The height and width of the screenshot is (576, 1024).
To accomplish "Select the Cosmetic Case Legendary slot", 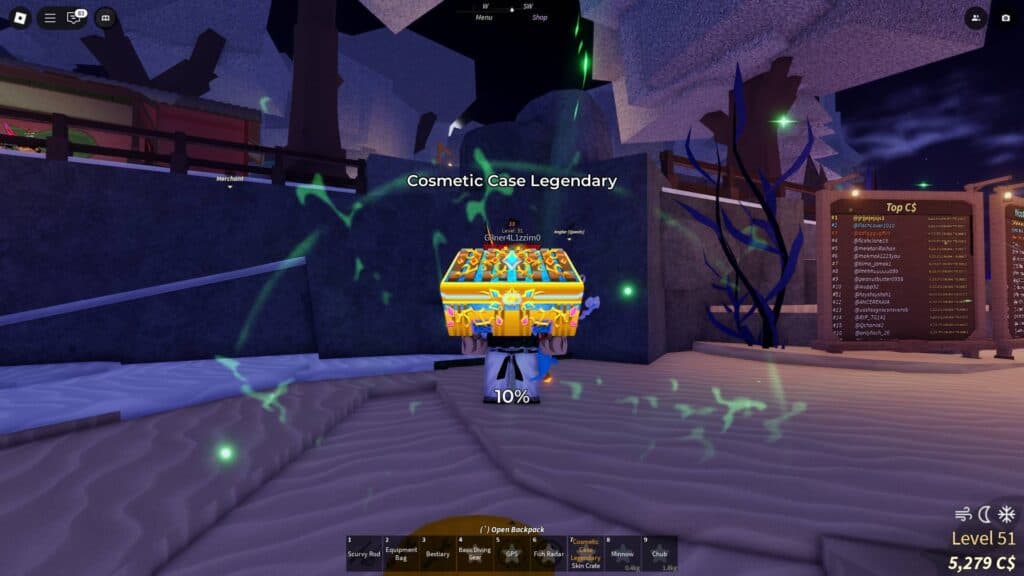I will click(586, 553).
